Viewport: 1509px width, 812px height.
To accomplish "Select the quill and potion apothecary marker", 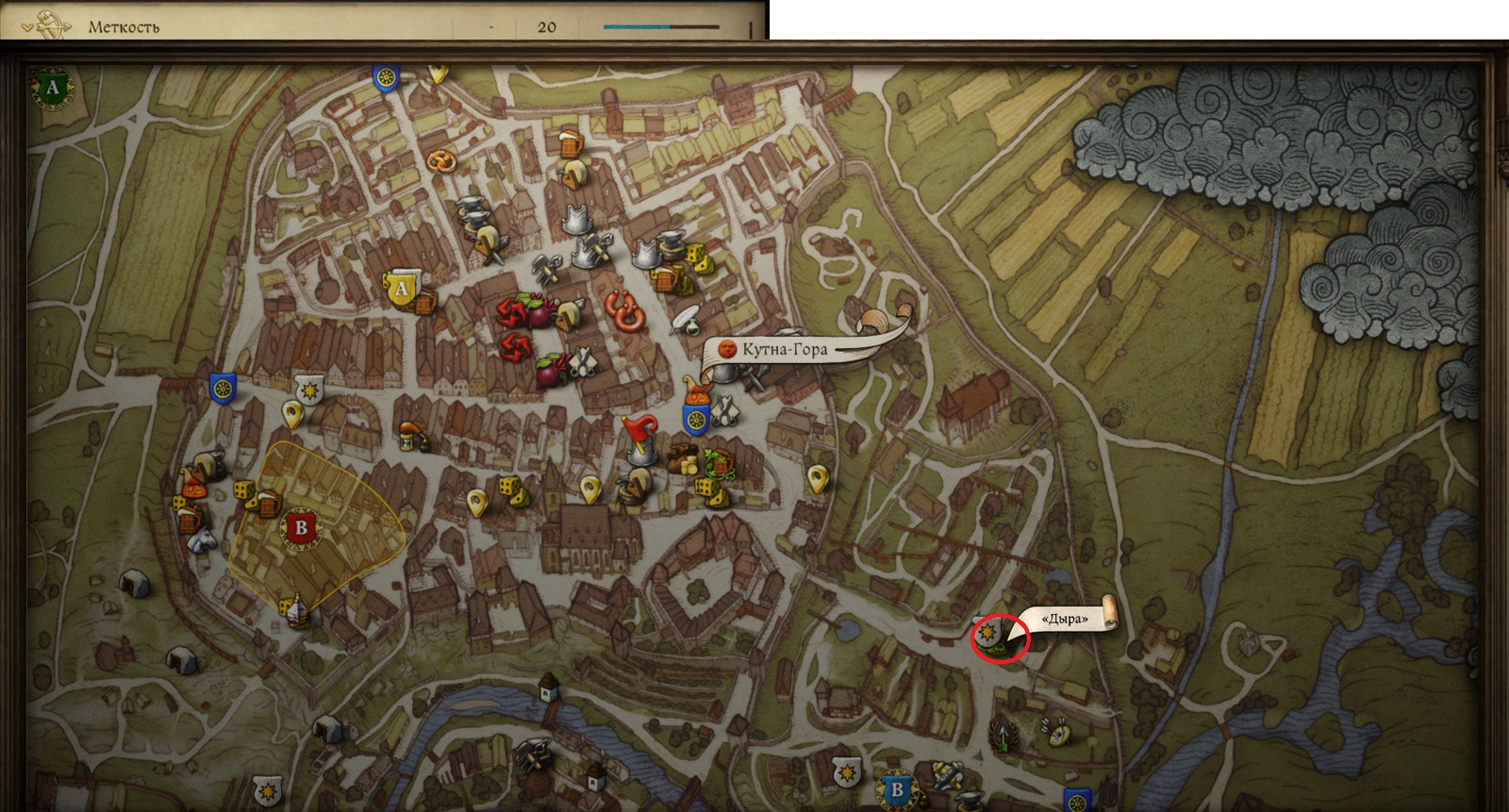I will click(x=686, y=320).
